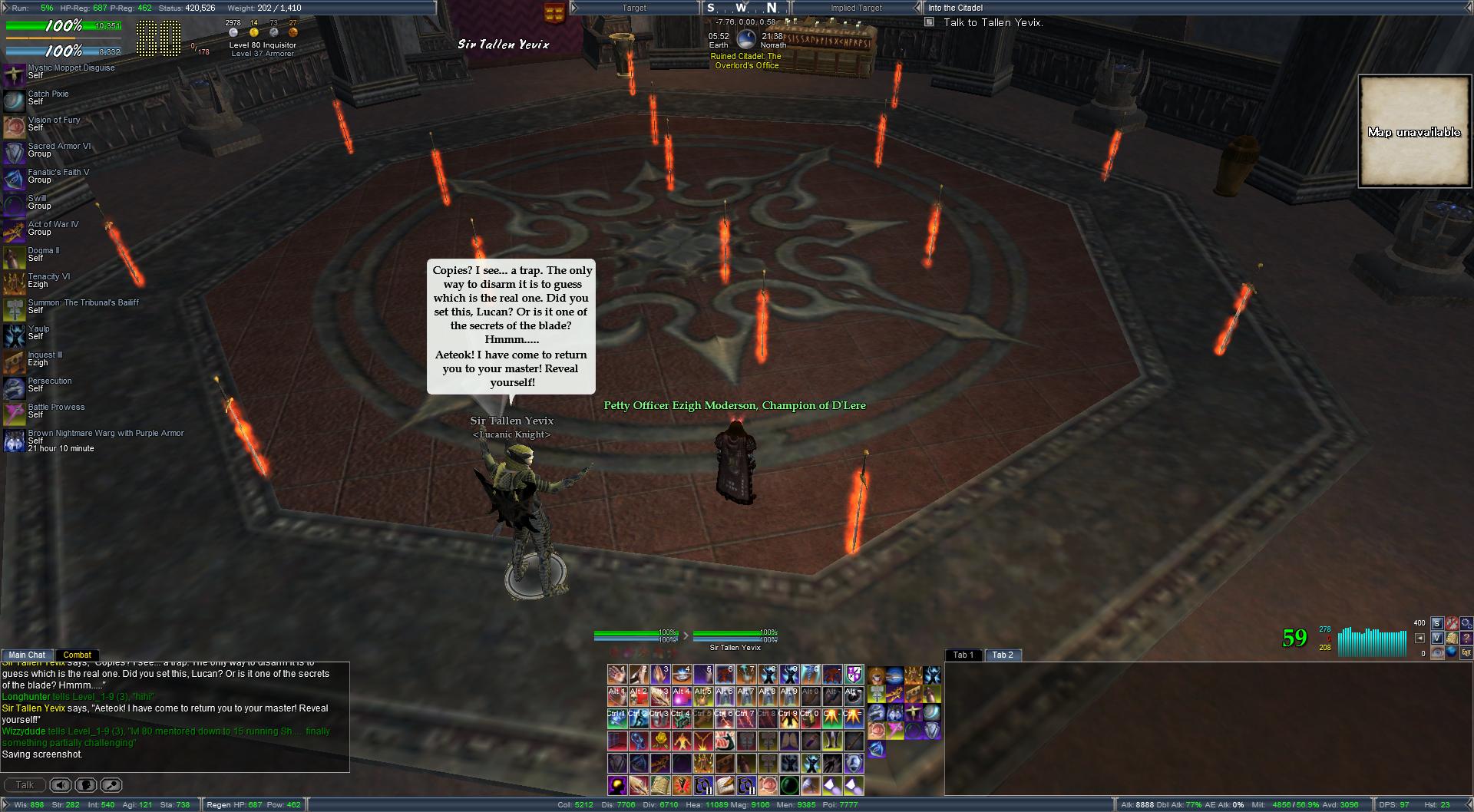Open the purple question mark help icon
This screenshot has width=1474, height=812.
1466,638
